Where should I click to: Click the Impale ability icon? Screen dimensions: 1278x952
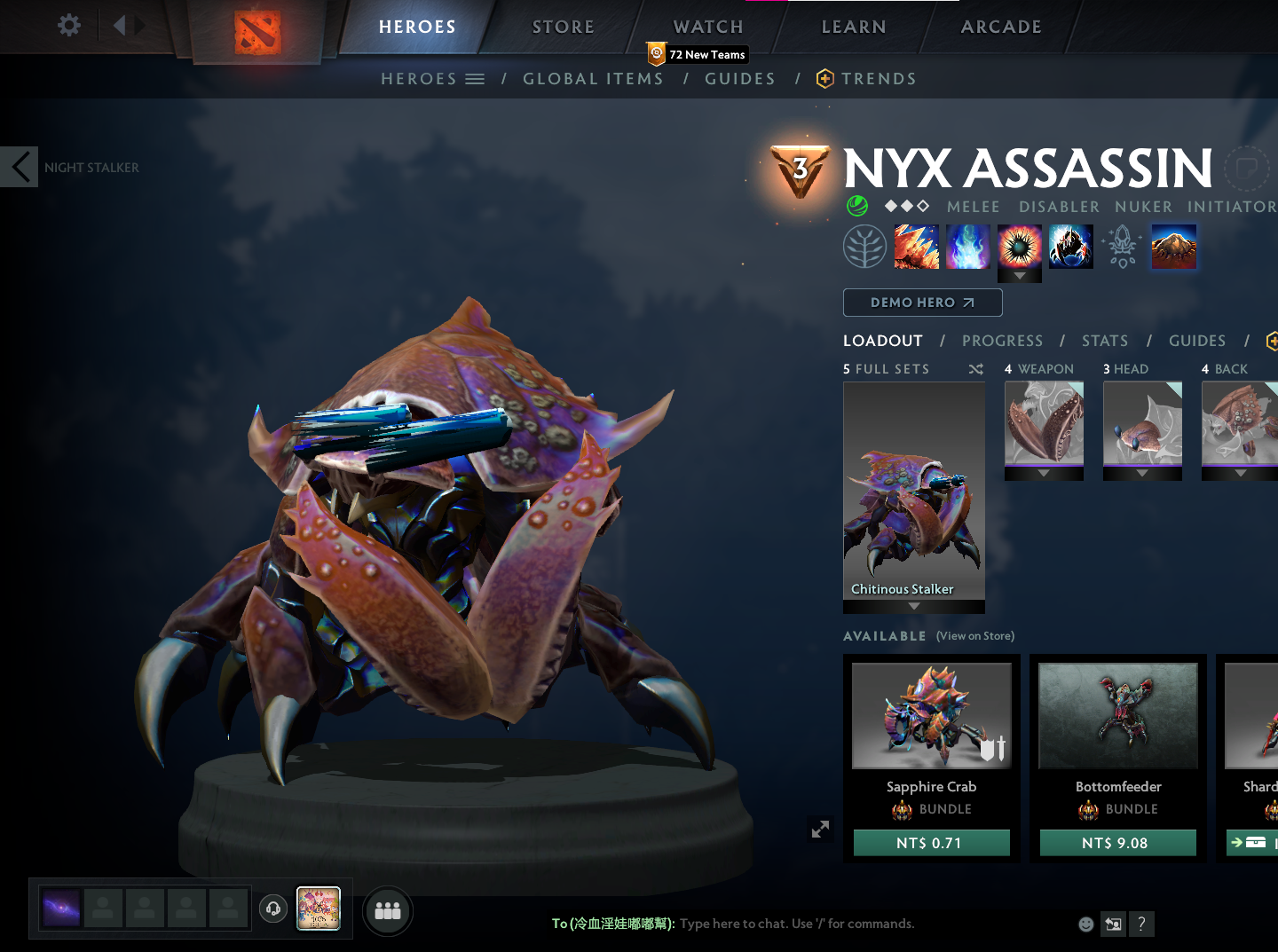coord(917,247)
